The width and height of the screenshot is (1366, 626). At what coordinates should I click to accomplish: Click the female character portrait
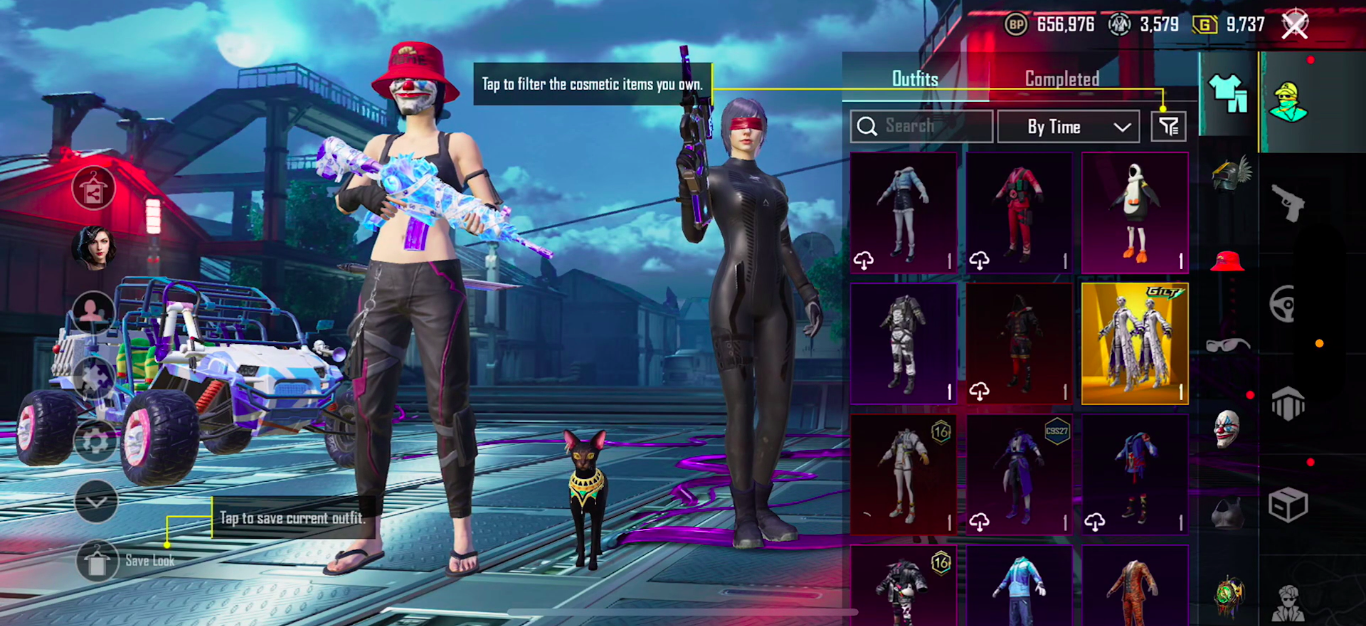pyautogui.click(x=93, y=248)
